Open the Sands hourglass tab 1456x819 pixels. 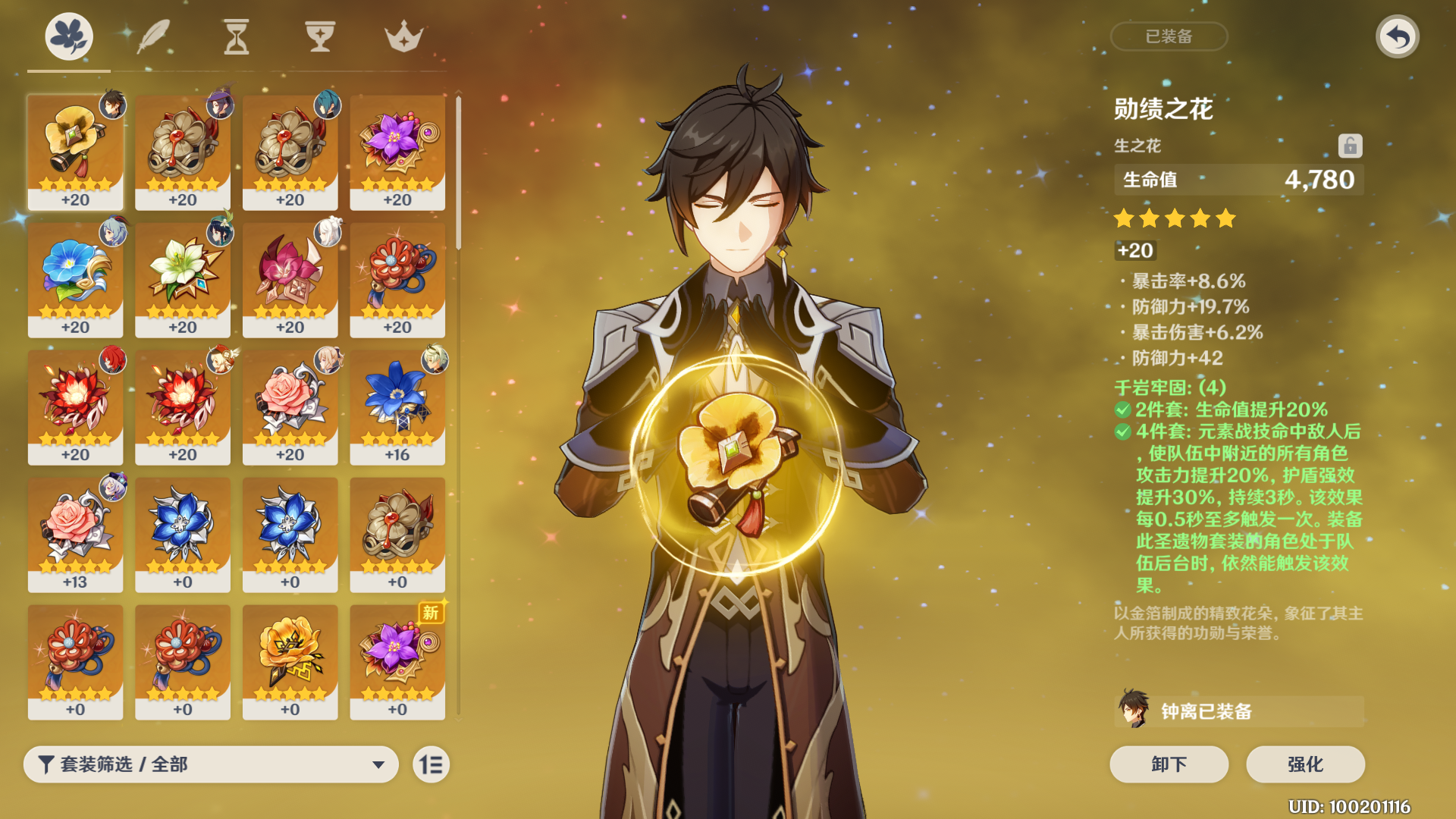click(x=236, y=36)
